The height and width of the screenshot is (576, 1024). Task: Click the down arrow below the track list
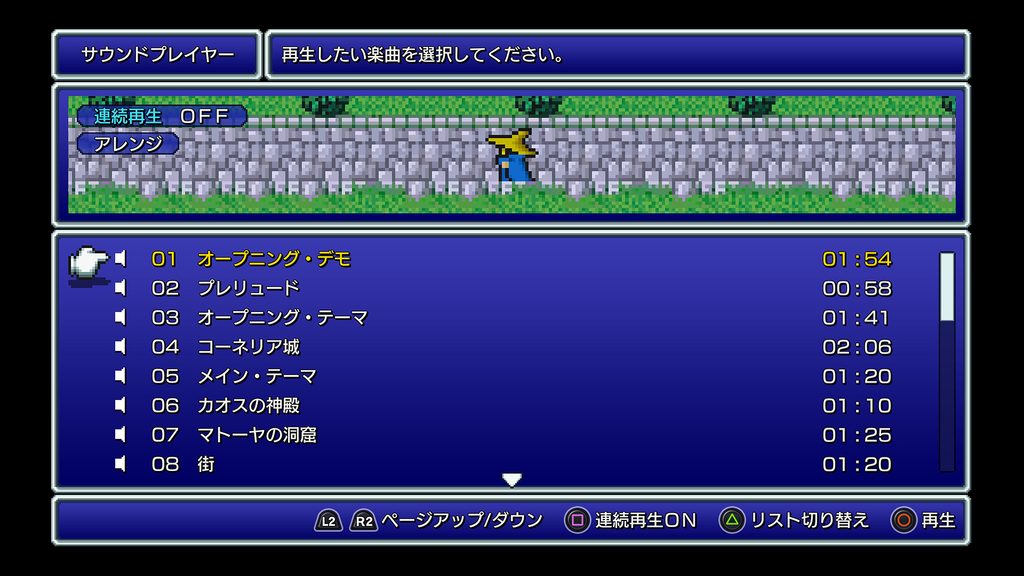[x=512, y=481]
